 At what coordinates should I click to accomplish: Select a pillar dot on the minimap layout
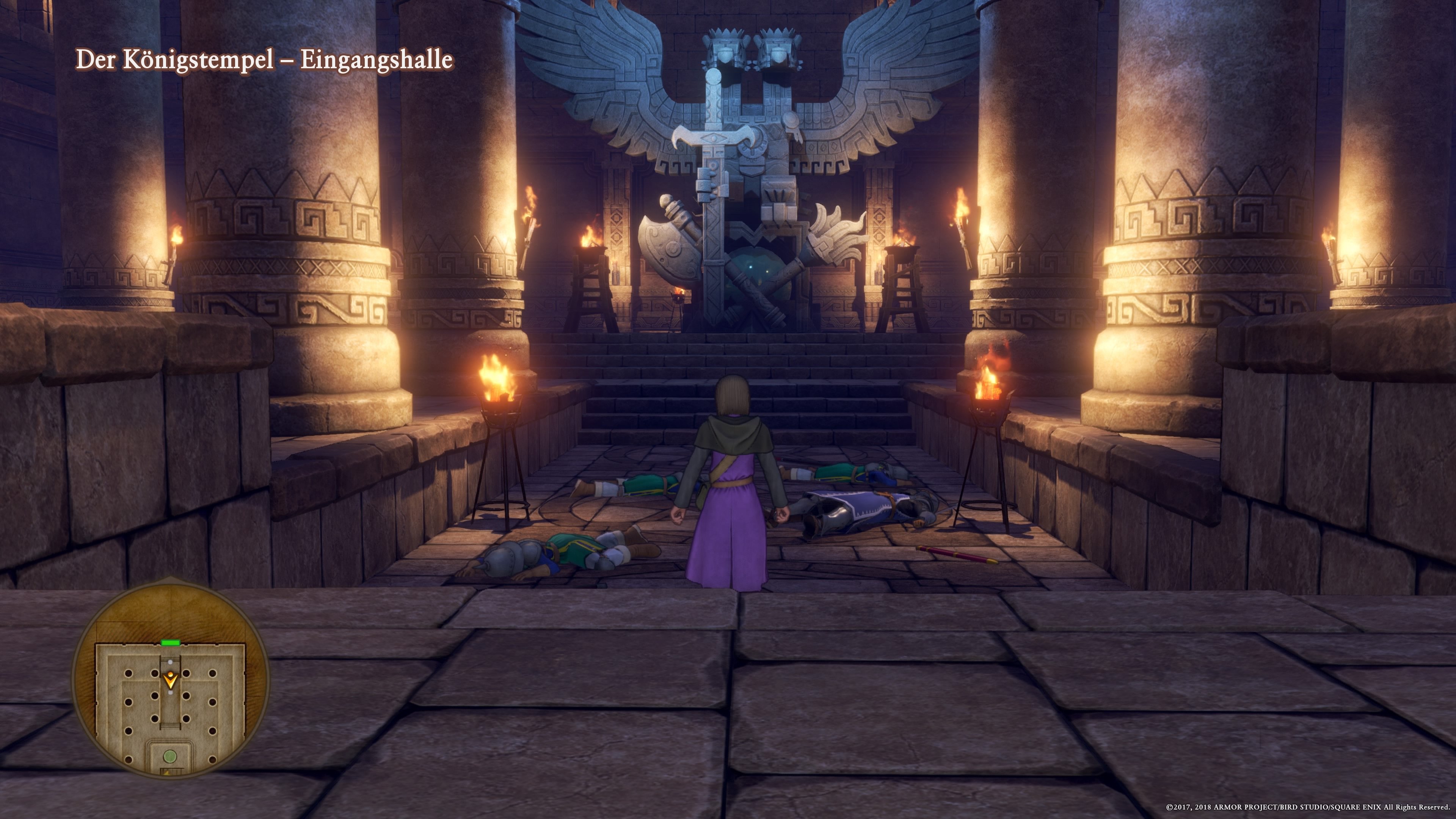coord(129,674)
